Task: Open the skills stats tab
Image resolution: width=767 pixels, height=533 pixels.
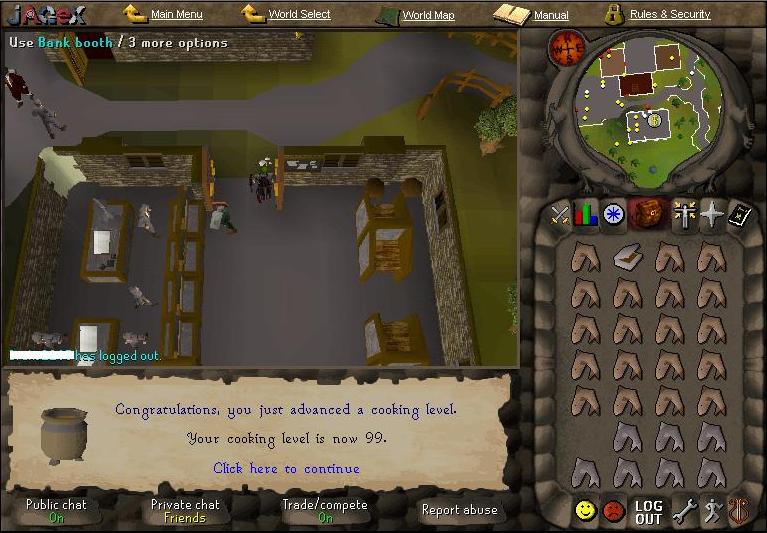Action: point(586,214)
